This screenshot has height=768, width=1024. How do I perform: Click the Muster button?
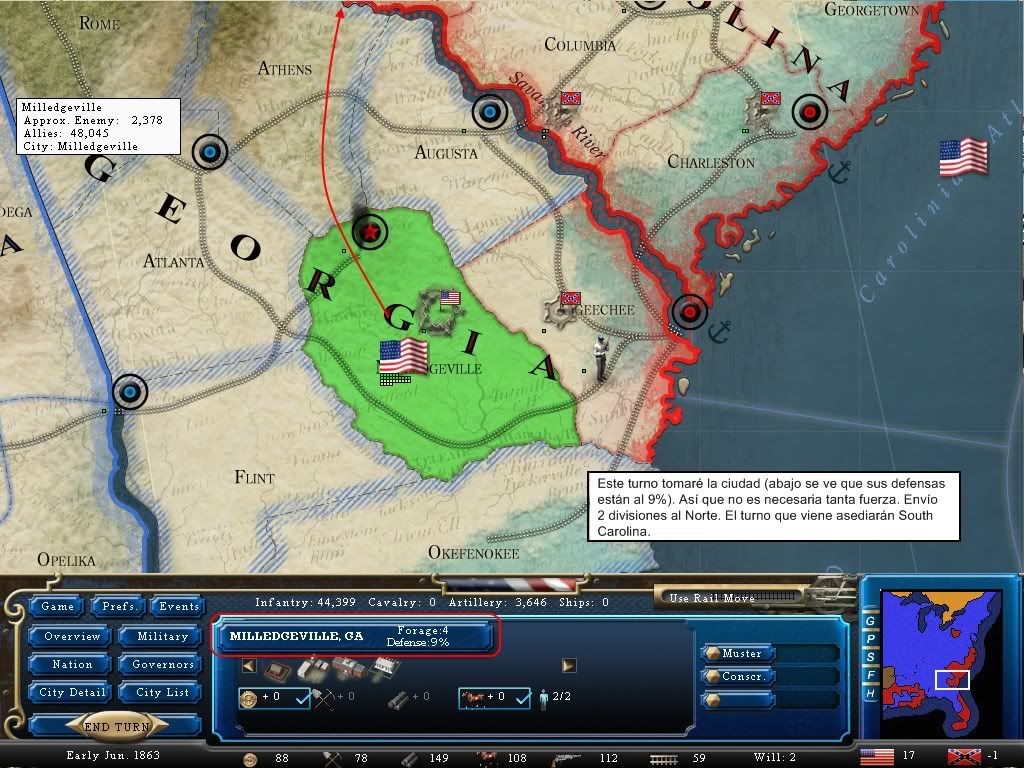pos(742,653)
